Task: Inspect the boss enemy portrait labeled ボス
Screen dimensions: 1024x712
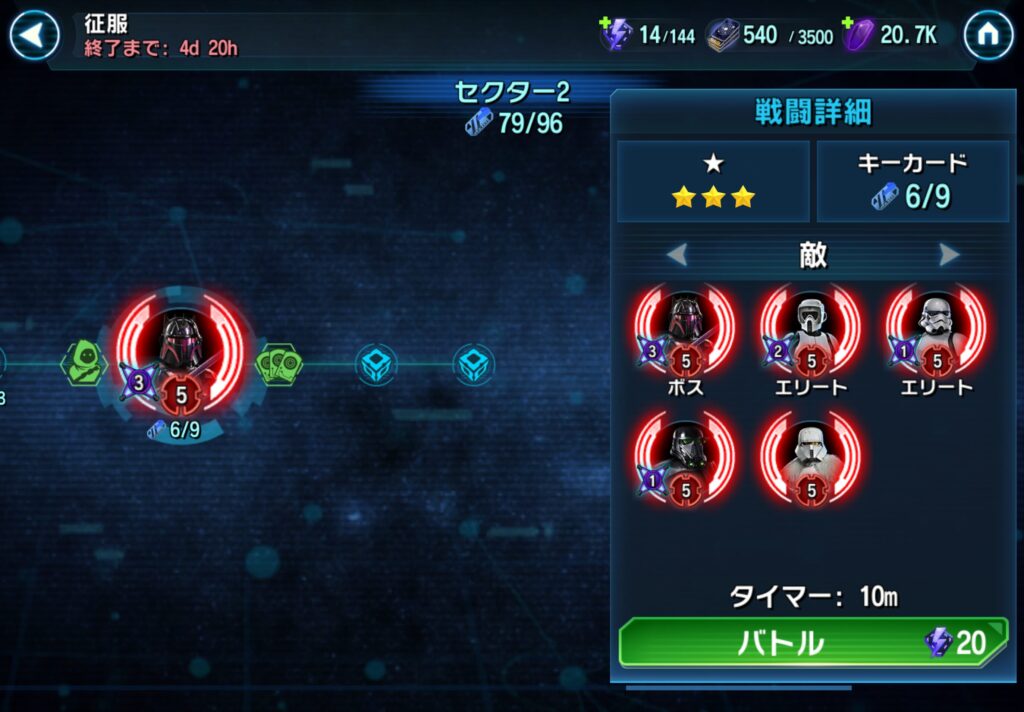Action: (x=685, y=330)
